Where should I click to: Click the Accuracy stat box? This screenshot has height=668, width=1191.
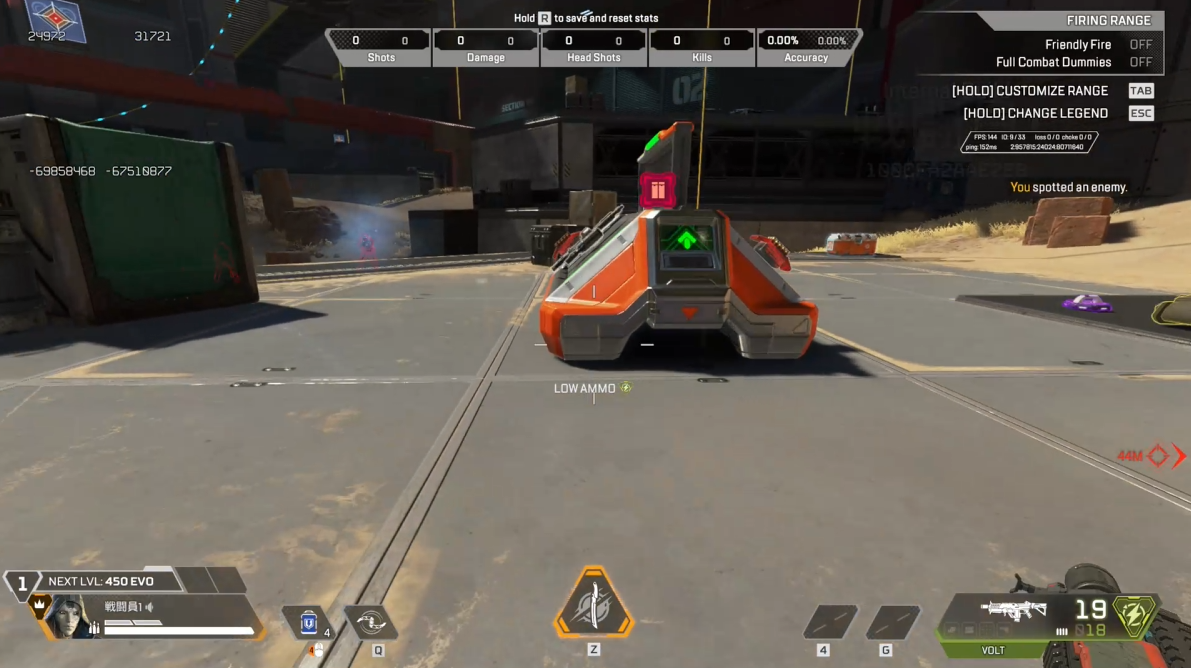(806, 47)
